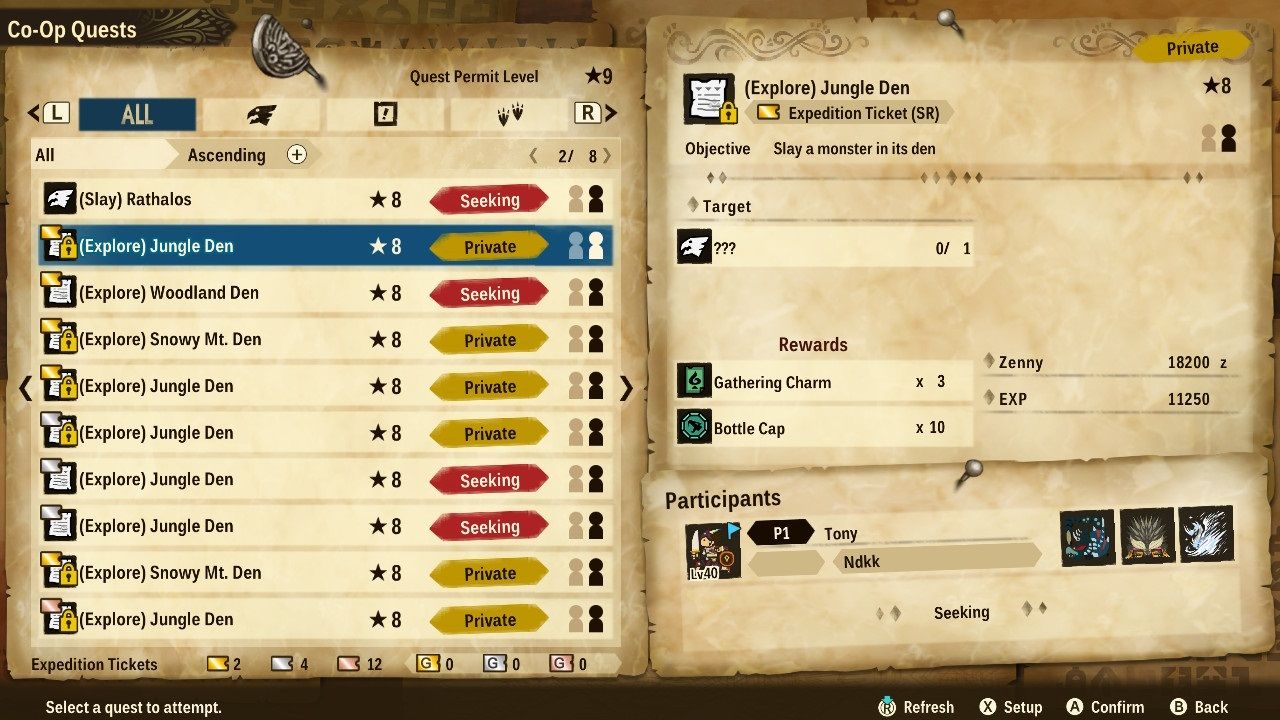
Task: Change the Ascending sort order
Action: (x=225, y=156)
